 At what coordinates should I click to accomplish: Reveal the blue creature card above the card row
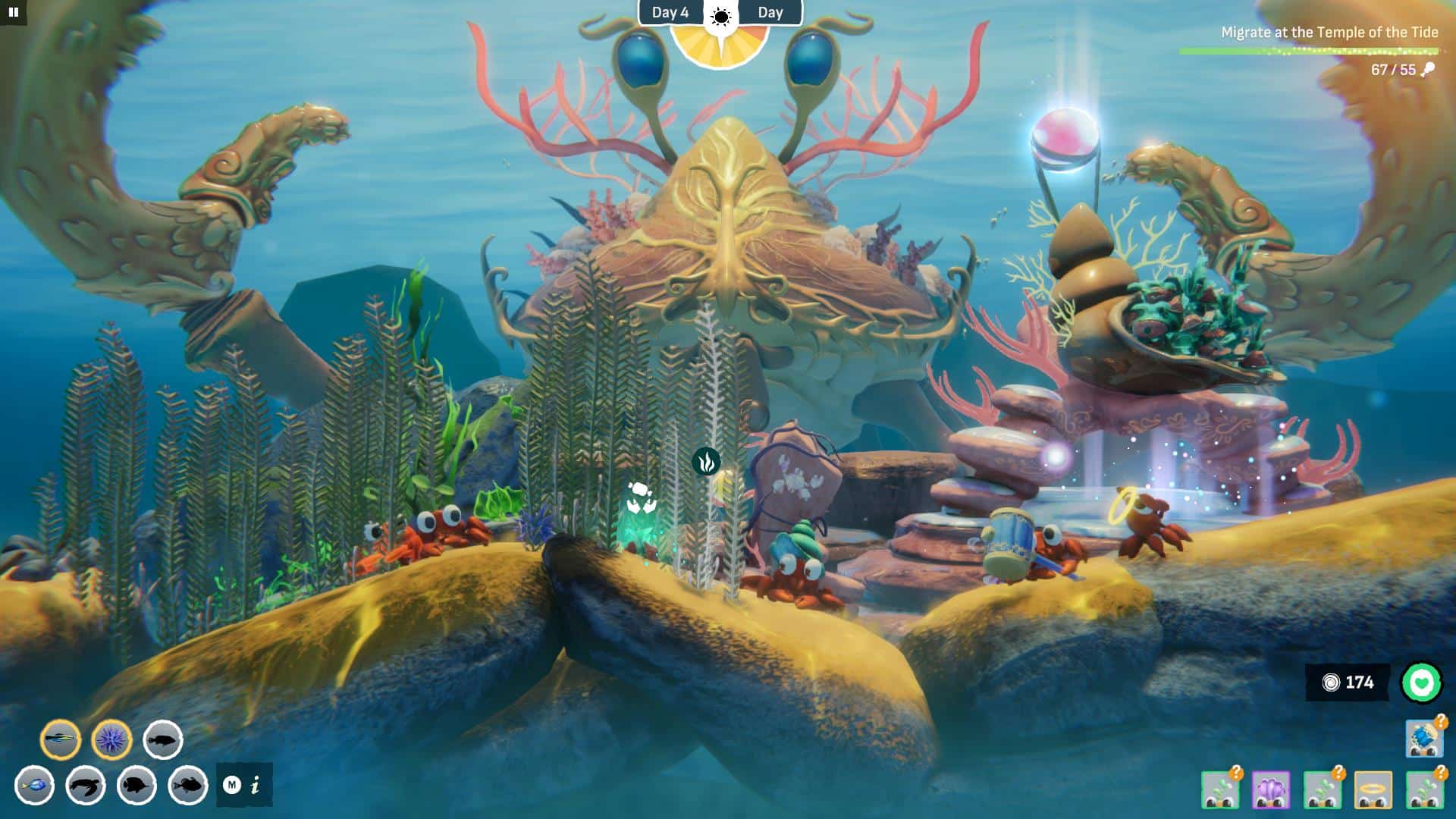click(x=1424, y=739)
